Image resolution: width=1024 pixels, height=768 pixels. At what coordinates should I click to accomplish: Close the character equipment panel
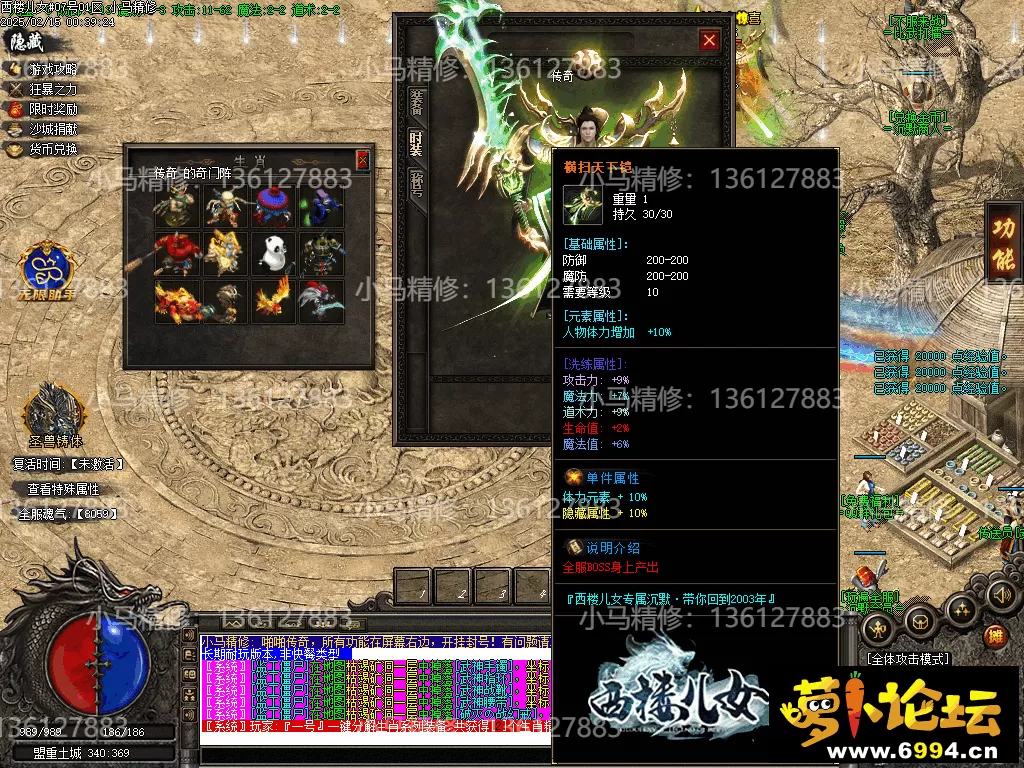coord(709,40)
